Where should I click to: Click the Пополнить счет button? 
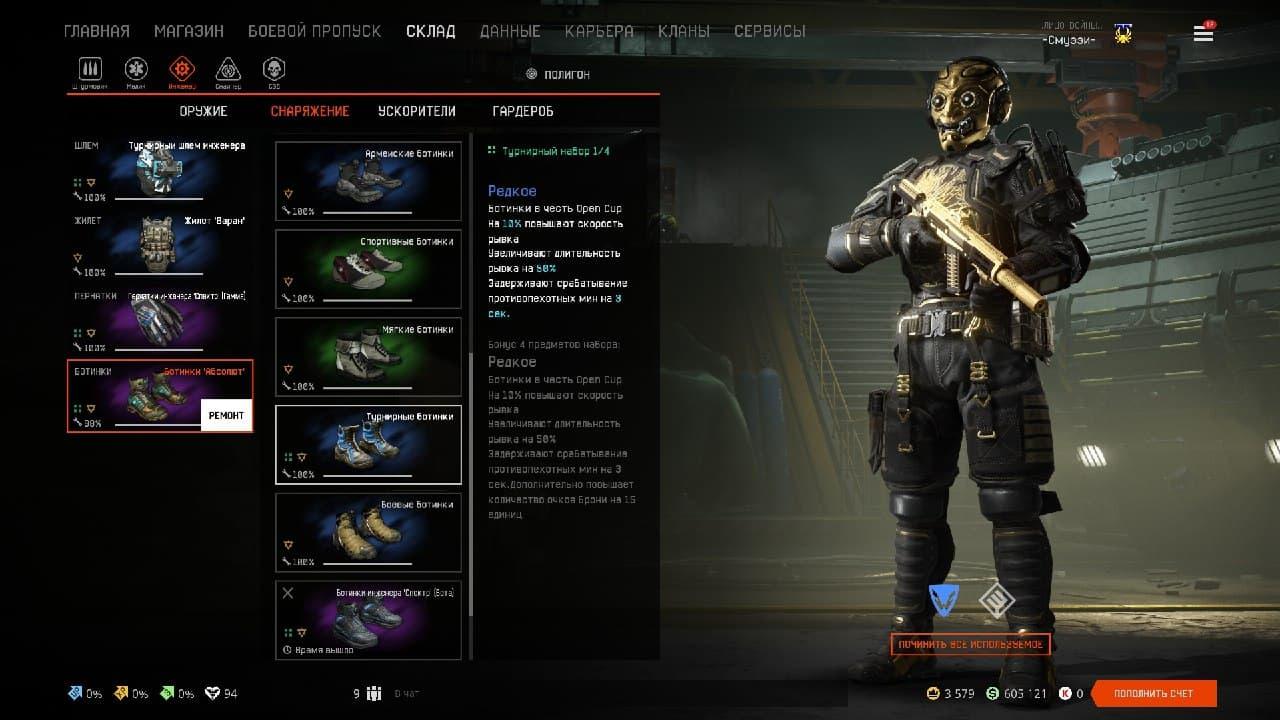pyautogui.click(x=1154, y=693)
